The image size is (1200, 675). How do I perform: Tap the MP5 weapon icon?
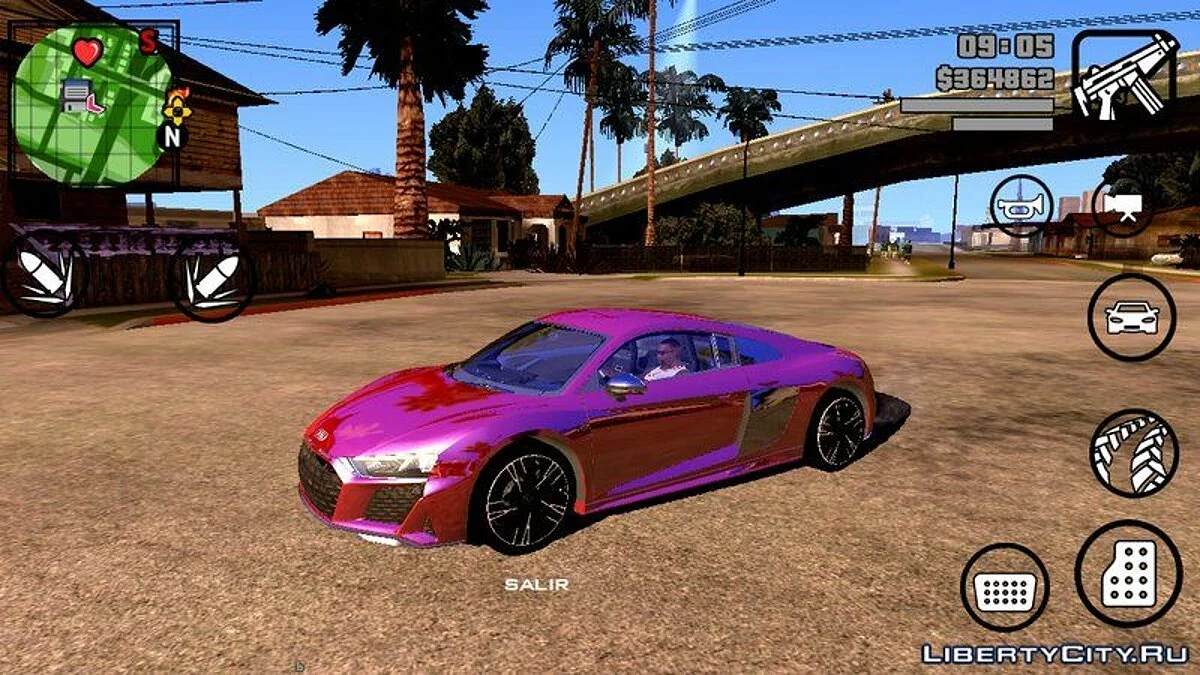(1125, 75)
